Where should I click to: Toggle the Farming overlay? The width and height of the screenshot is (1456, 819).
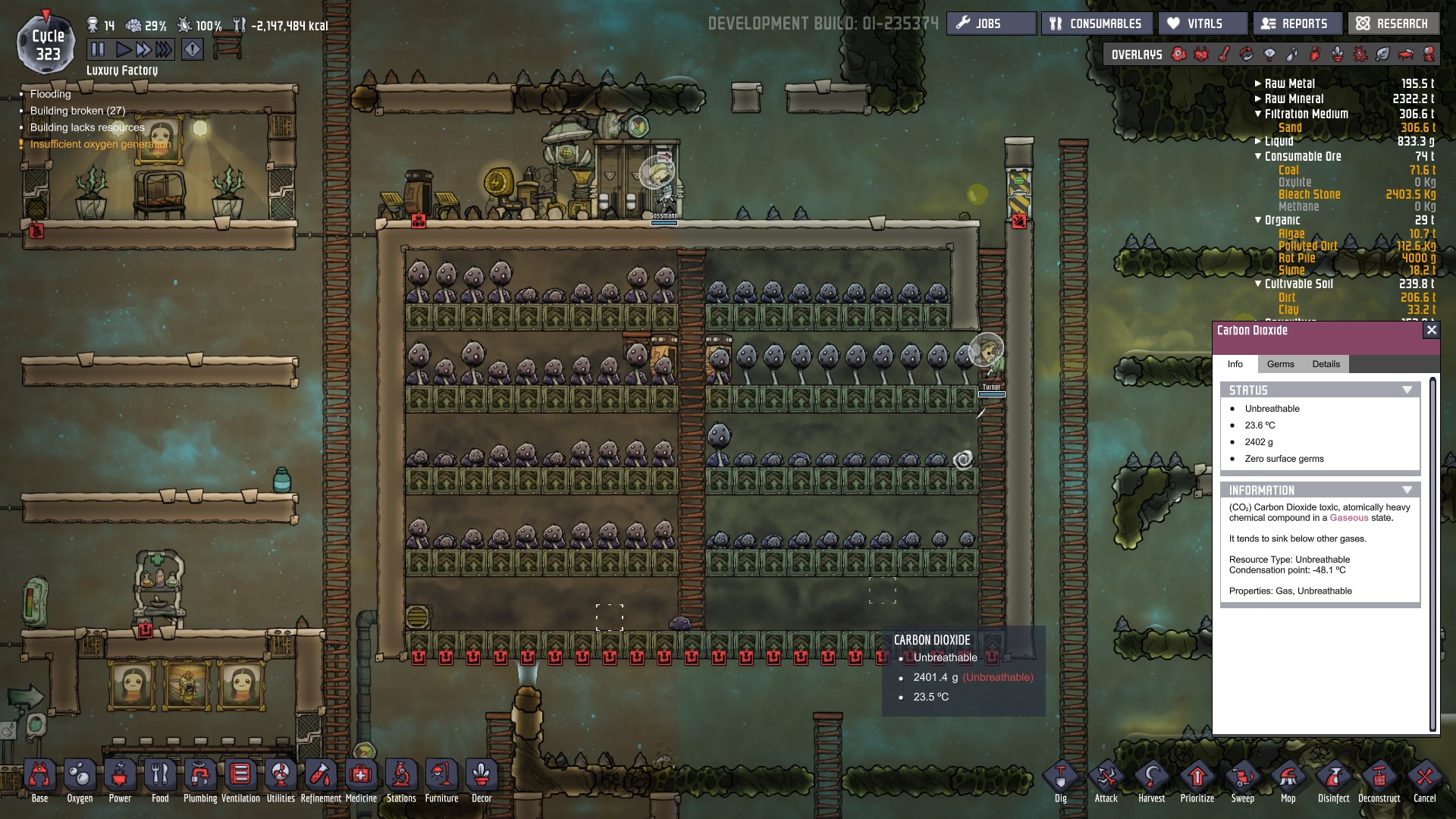coord(1335,54)
